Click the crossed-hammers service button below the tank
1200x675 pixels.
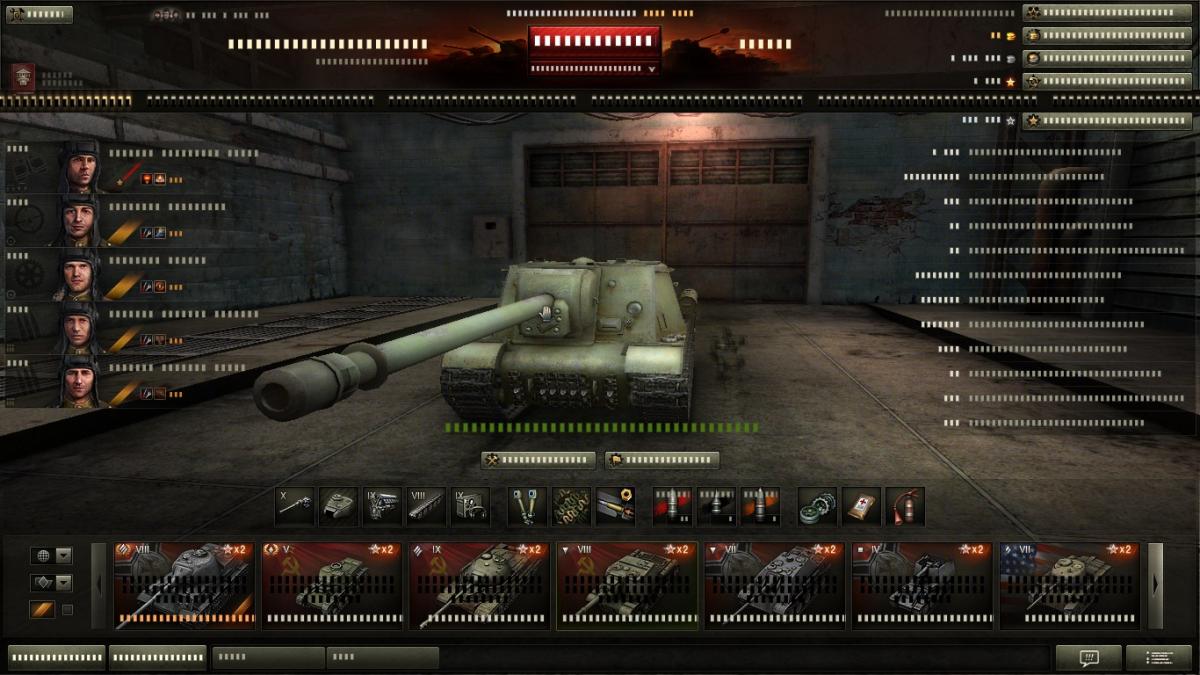pyautogui.click(x=539, y=460)
